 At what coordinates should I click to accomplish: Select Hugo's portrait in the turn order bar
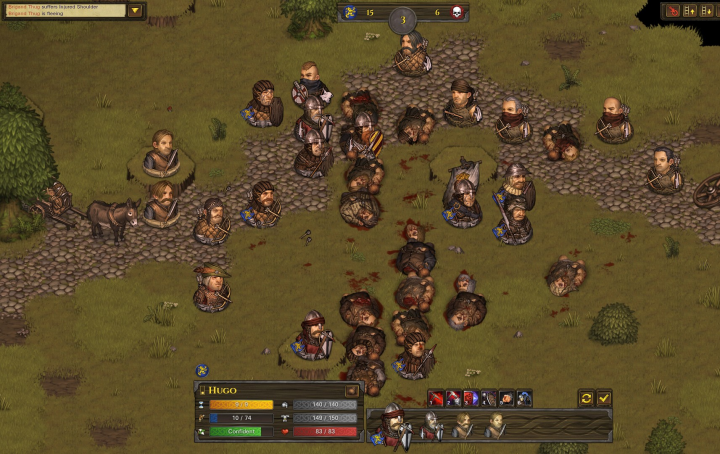(x=392, y=426)
